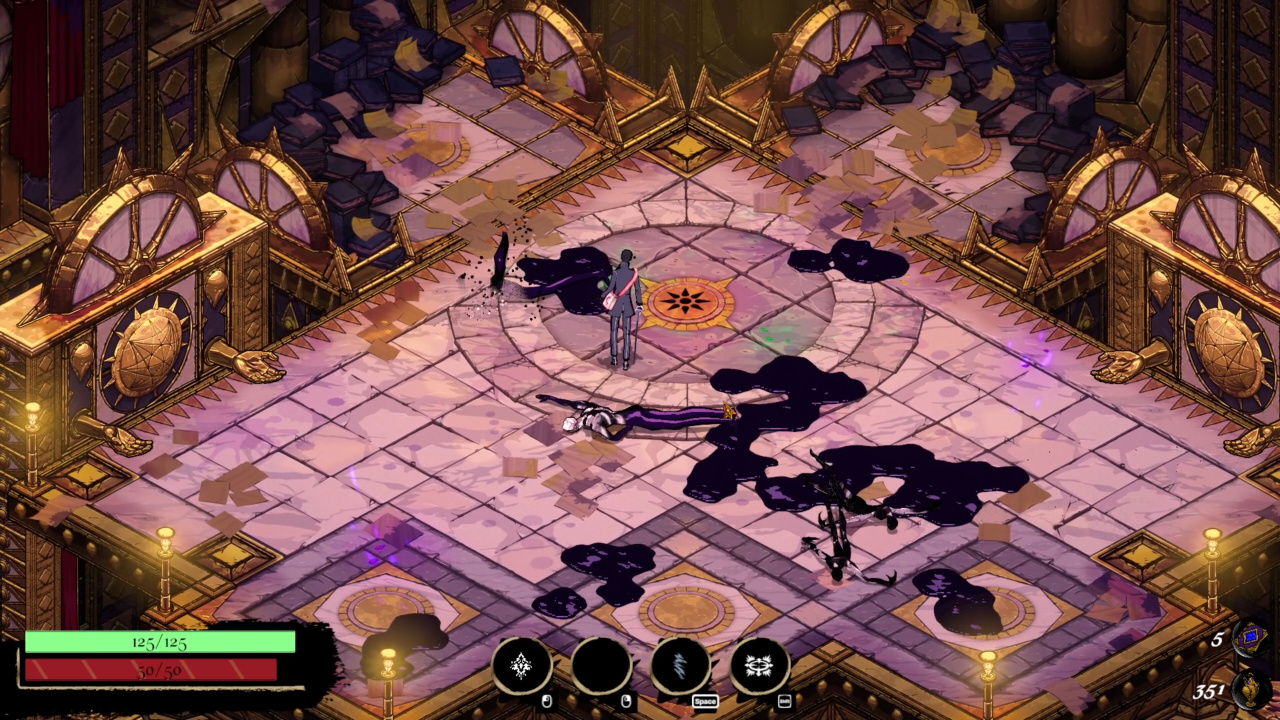Select the empty black ability slot
1280x720 pixels.
[x=601, y=665]
